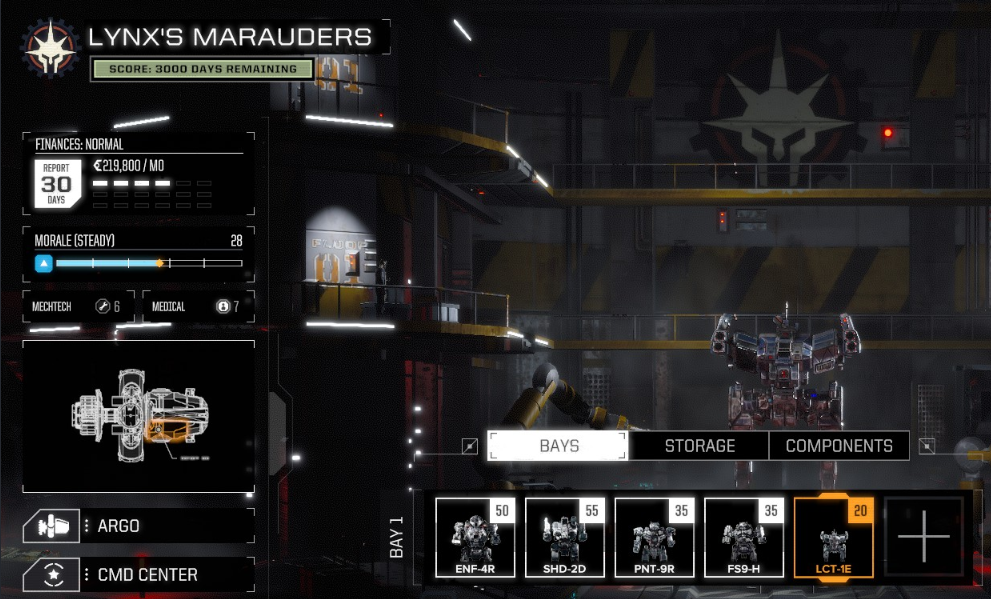
Task: Open the Argo ship menu
Action: [x=138, y=526]
